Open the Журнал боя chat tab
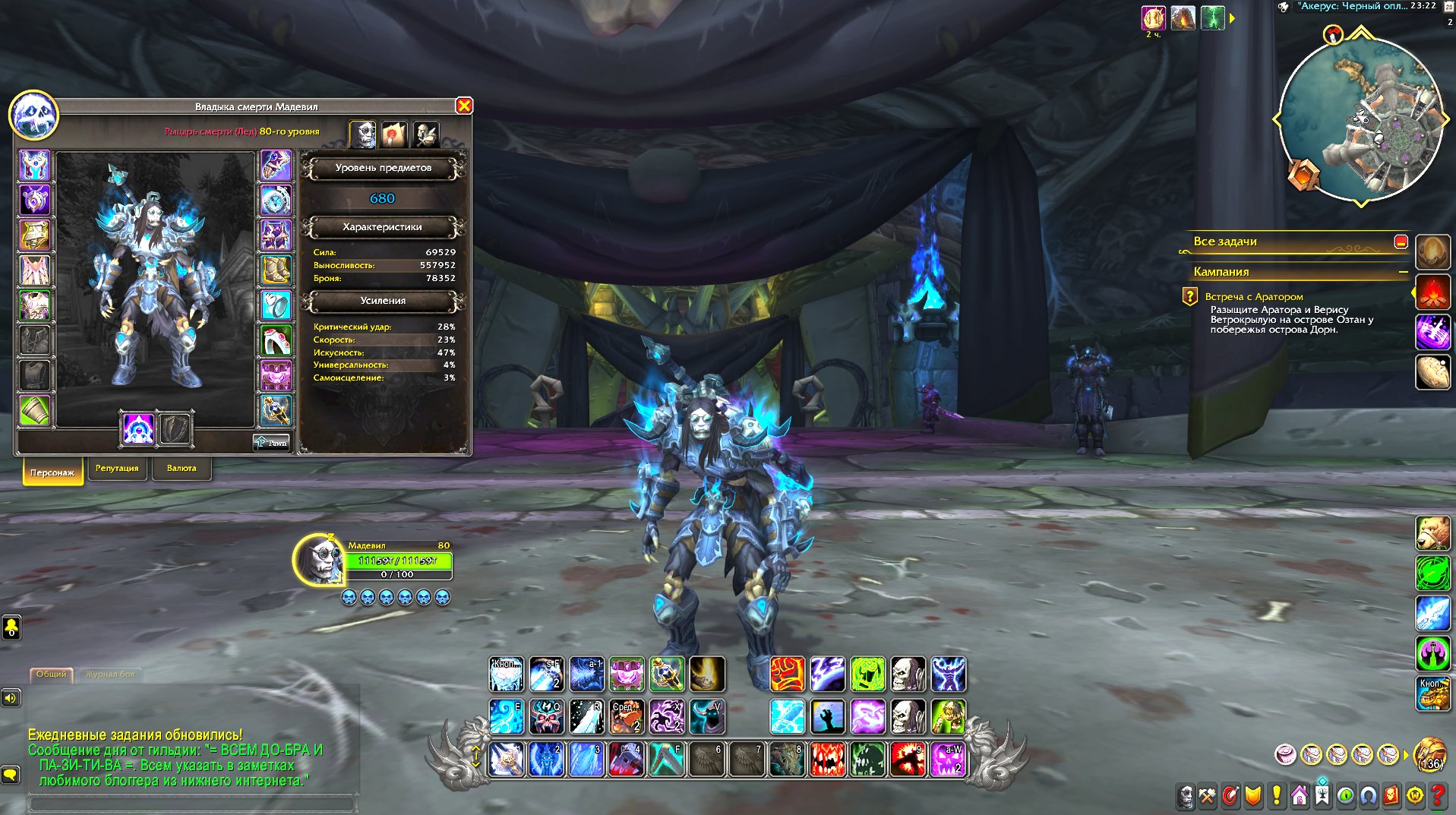Image resolution: width=1456 pixels, height=815 pixels. pos(112,674)
